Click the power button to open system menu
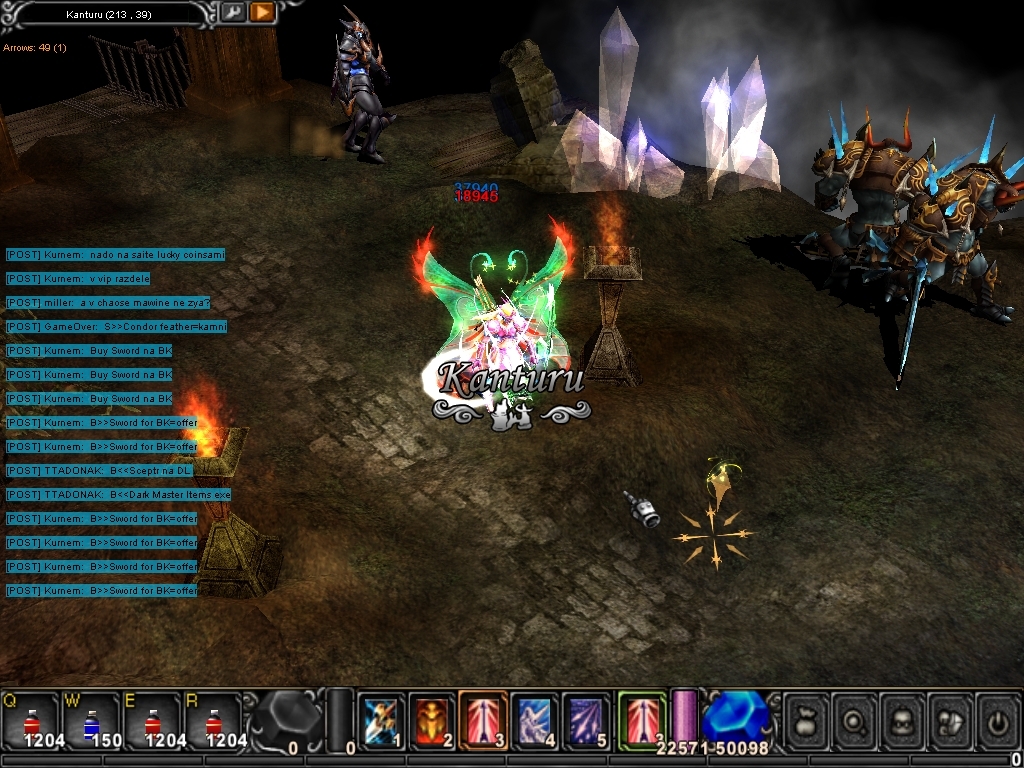Viewport: 1024px width, 768px height. pyautogui.click(x=998, y=720)
